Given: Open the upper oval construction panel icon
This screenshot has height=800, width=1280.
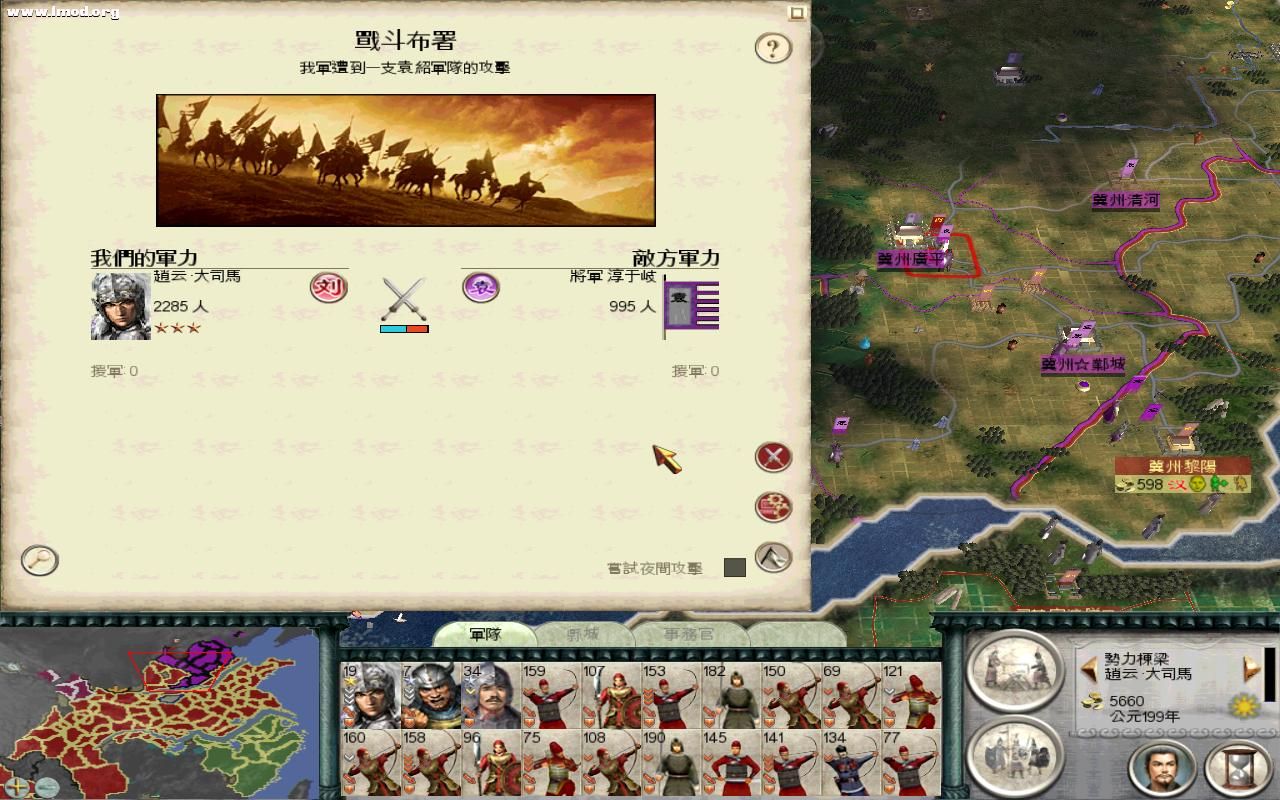Looking at the screenshot, I should click(1015, 675).
